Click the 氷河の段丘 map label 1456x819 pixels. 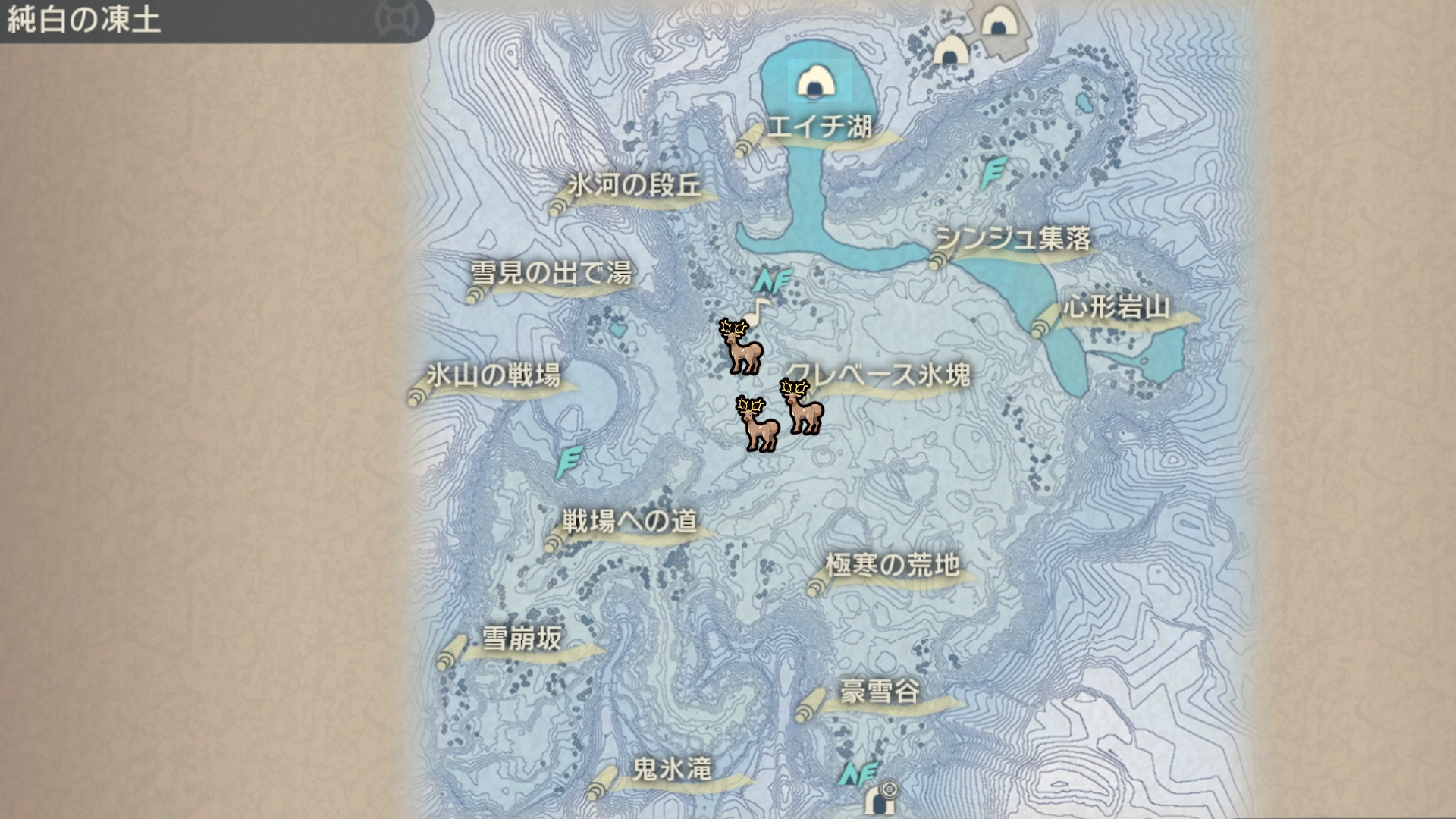click(x=635, y=186)
